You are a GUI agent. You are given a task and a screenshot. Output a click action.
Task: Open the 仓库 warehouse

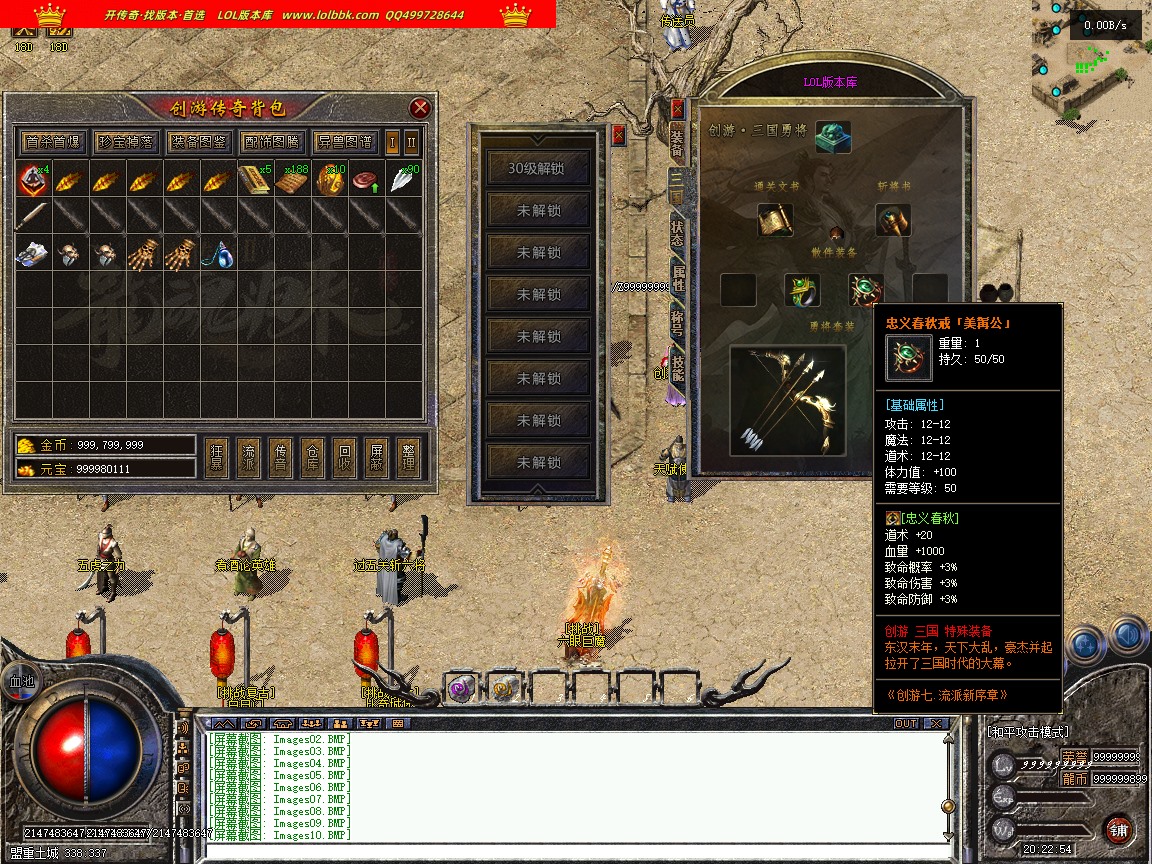pos(312,458)
